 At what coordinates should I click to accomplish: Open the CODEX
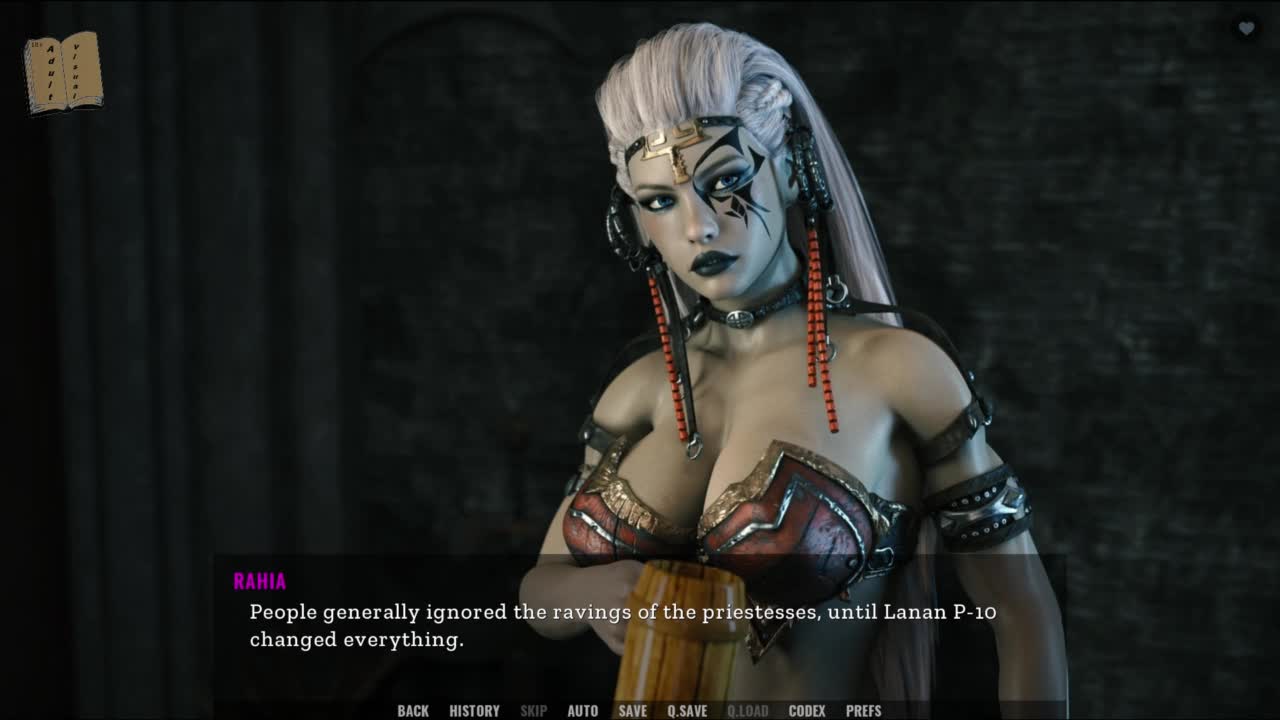tap(807, 711)
